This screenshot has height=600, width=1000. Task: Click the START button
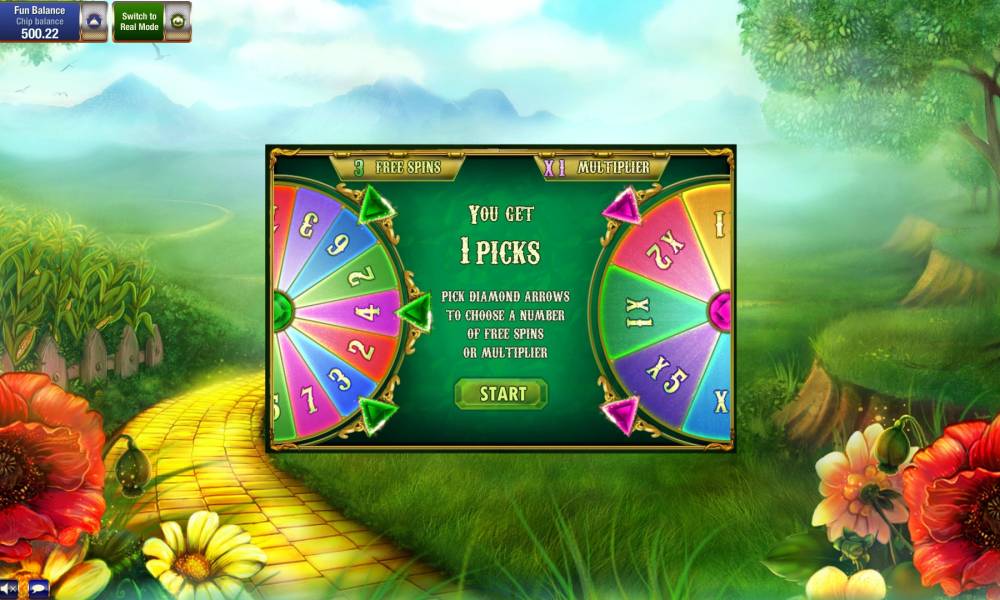pos(501,393)
